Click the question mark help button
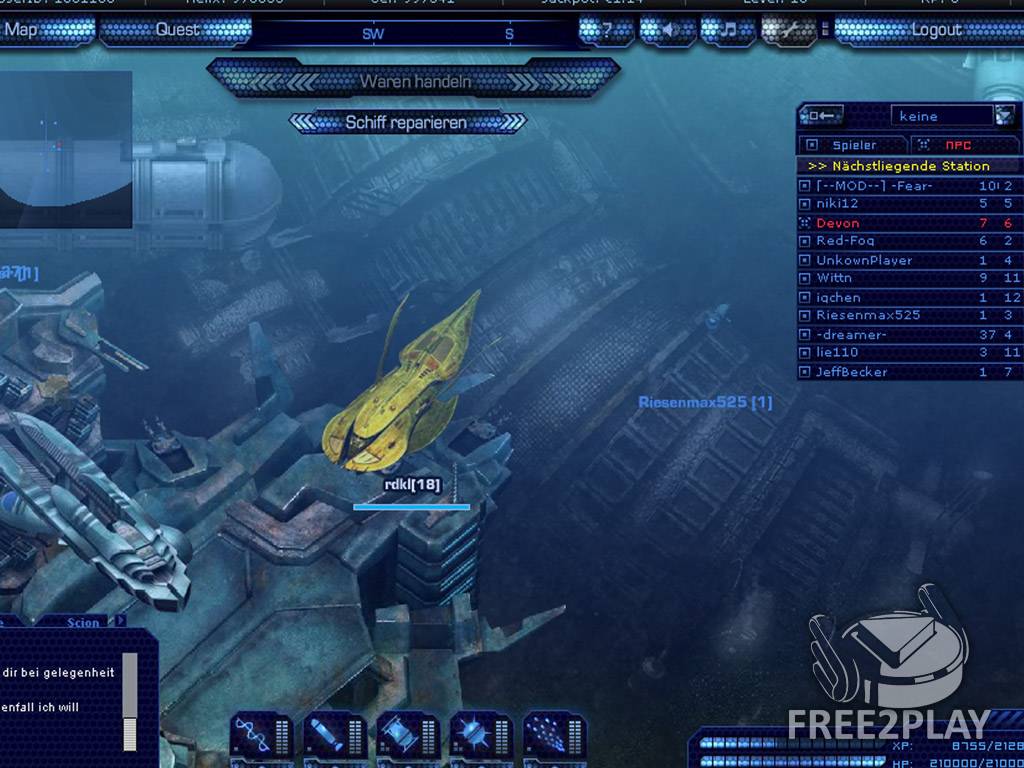This screenshot has height=768, width=1024. click(607, 30)
